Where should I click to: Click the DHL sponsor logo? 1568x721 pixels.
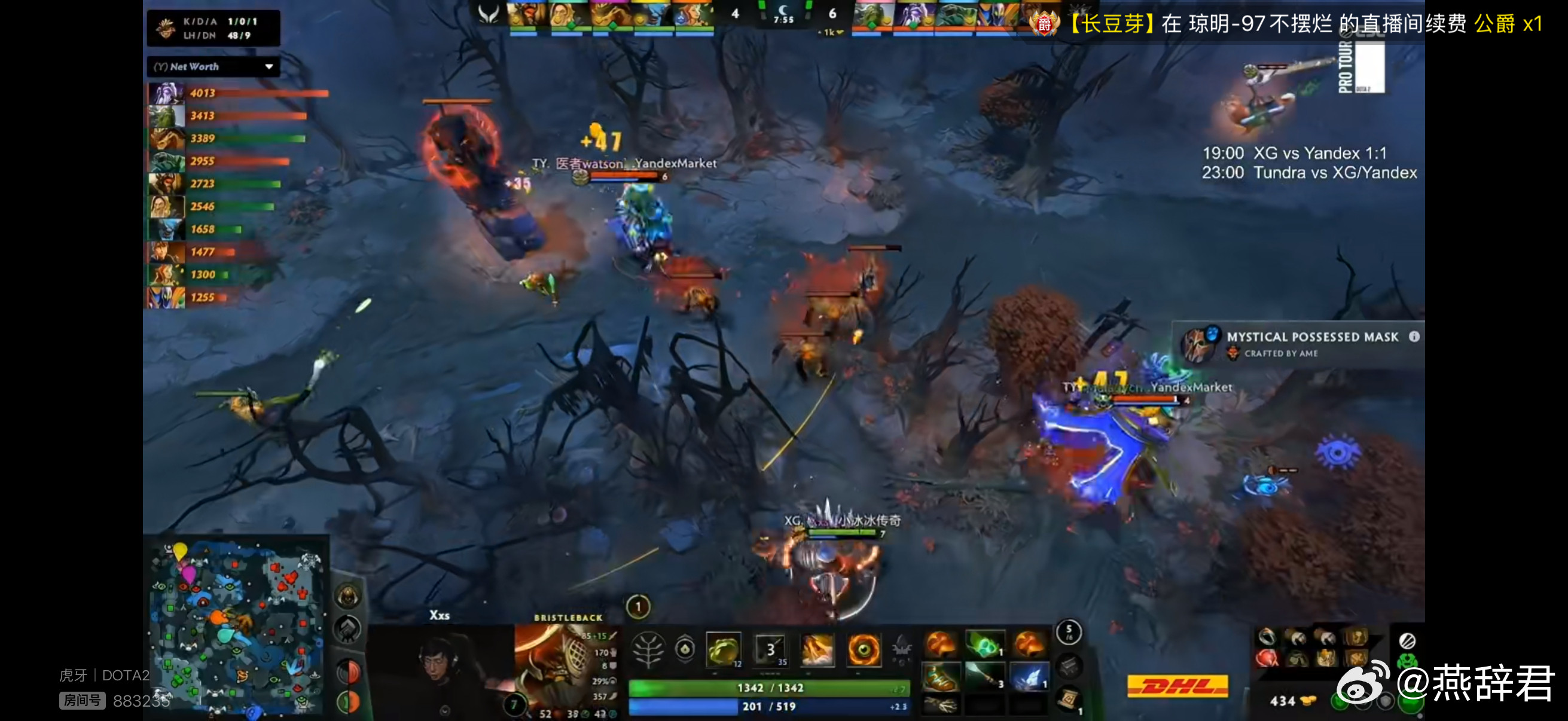[x=1180, y=684]
